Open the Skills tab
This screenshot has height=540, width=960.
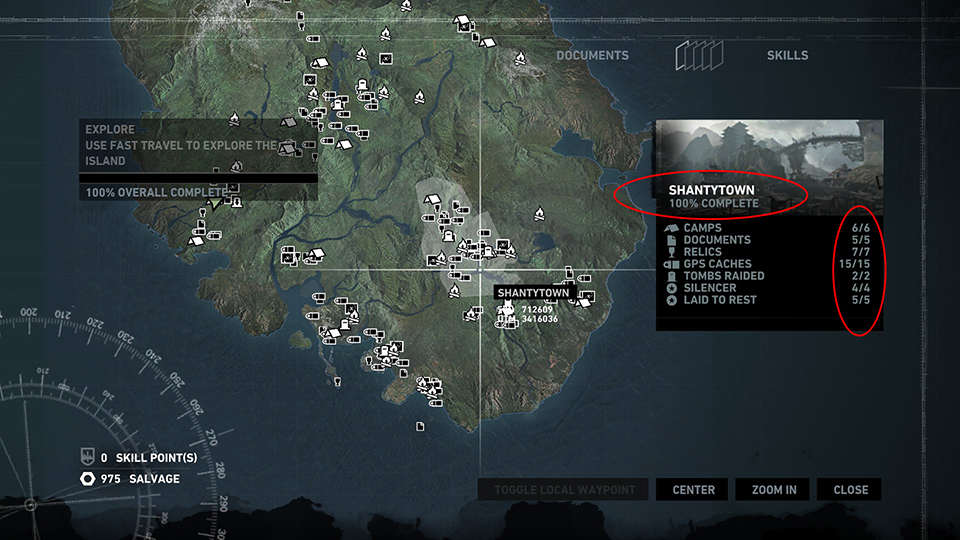point(787,55)
